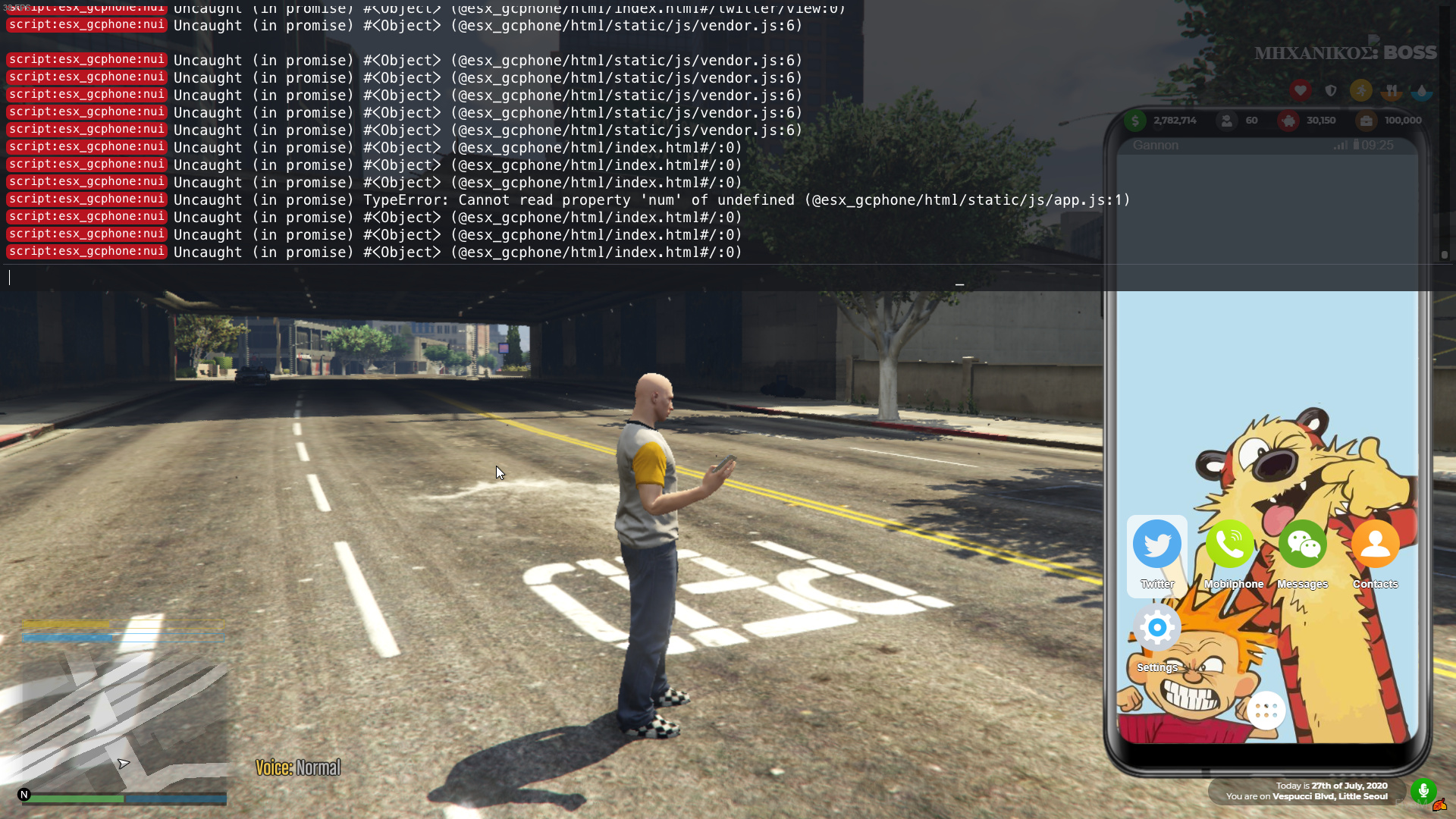Toggle the Voice: Normal range indicator

pos(297,767)
